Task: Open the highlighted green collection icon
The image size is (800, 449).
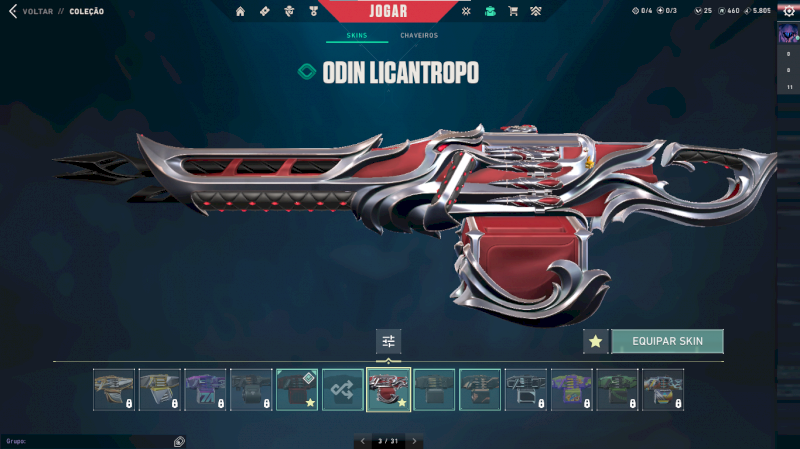Action: point(489,12)
